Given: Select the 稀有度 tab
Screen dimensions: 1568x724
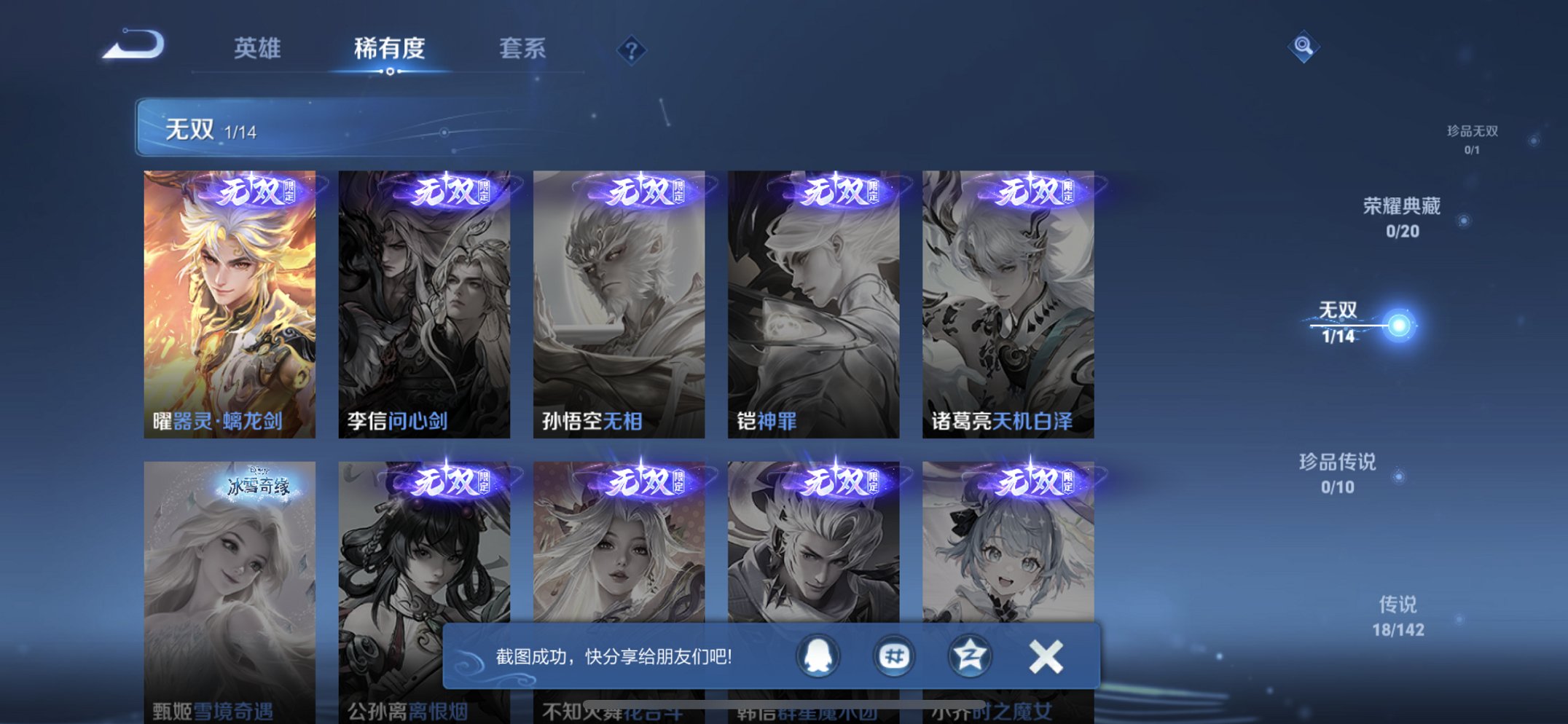Looking at the screenshot, I should click(391, 48).
